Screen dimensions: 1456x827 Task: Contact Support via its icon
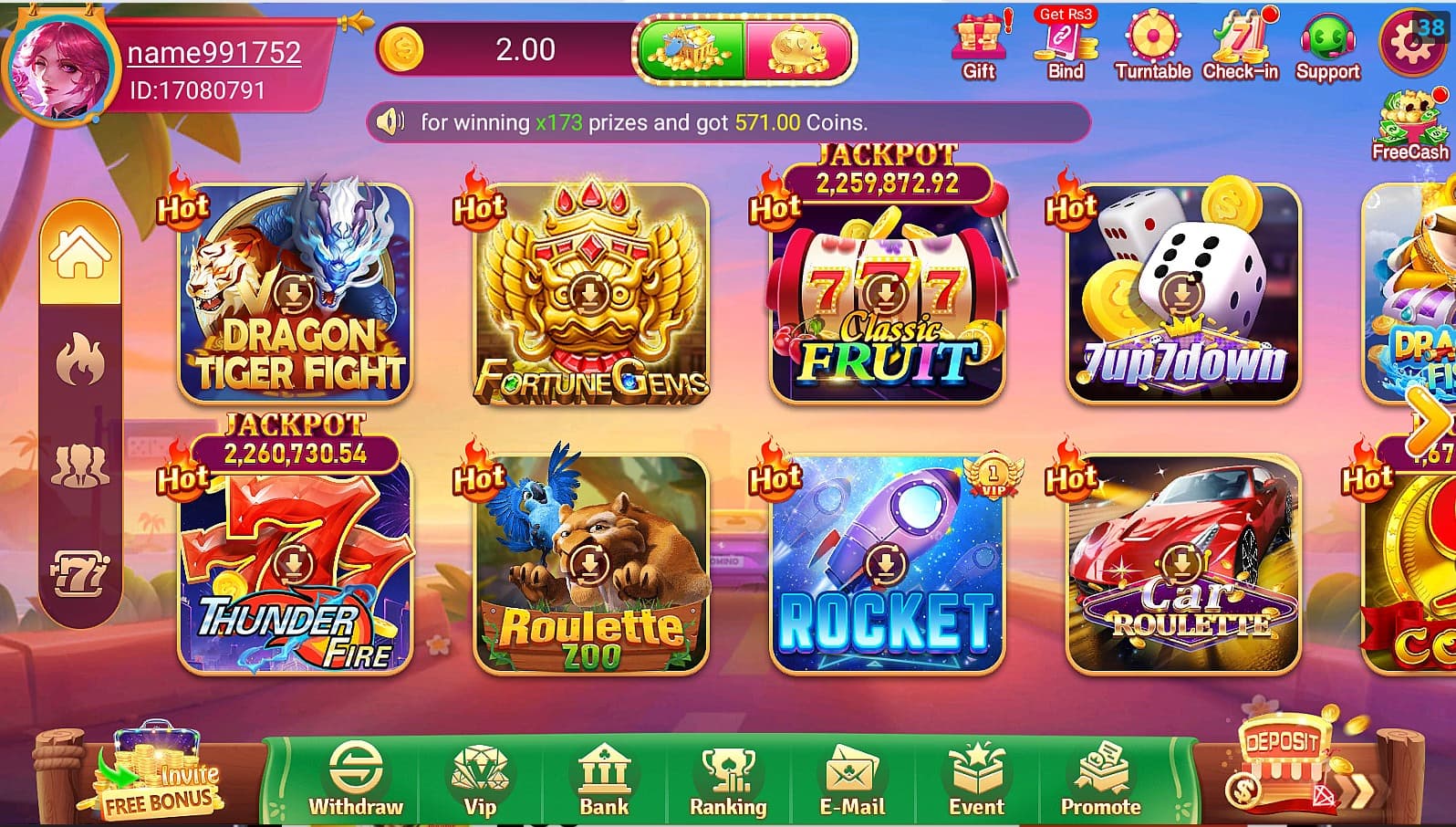point(1327,41)
